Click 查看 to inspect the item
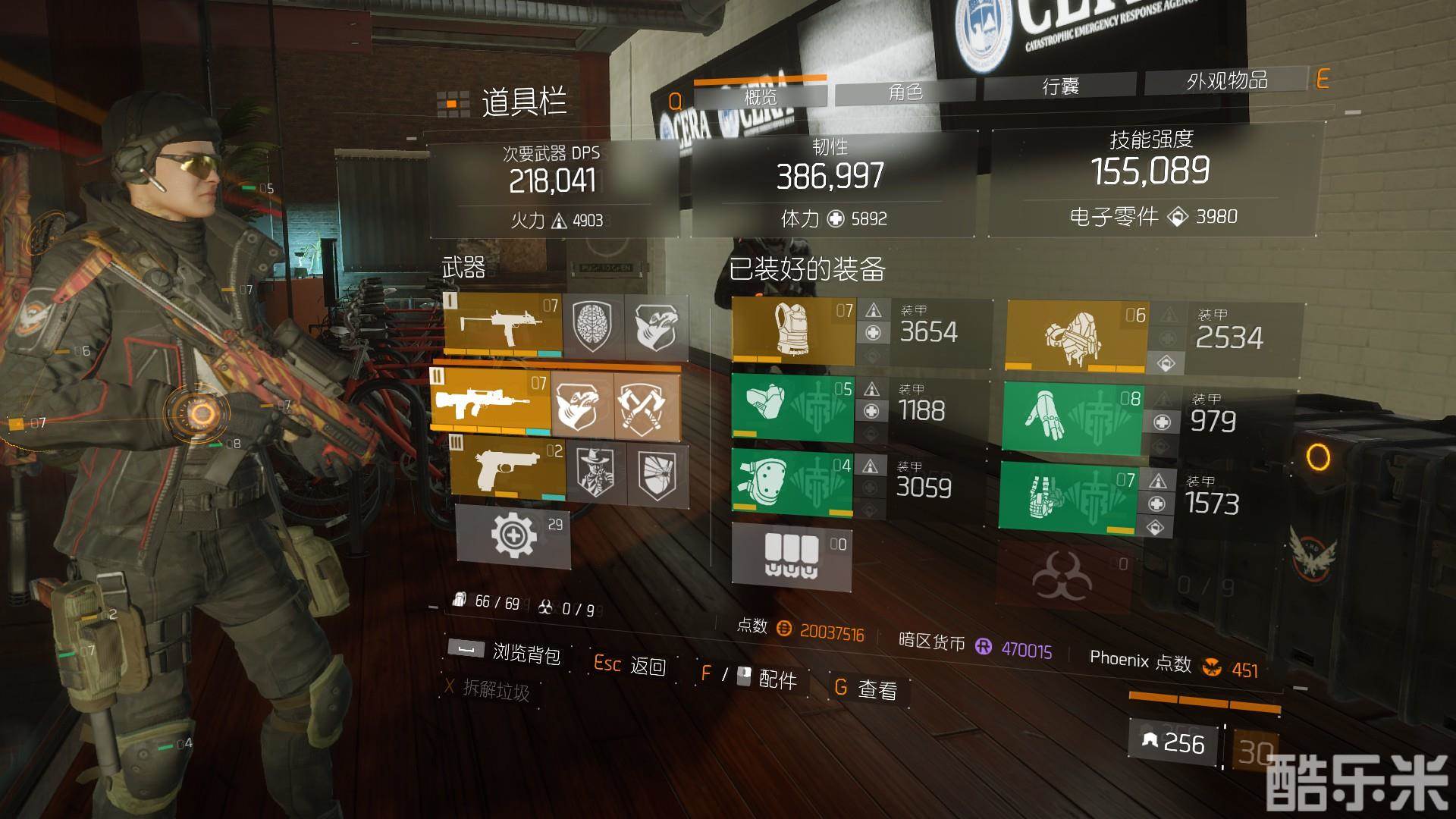This screenshot has width=1456, height=819. 877,689
